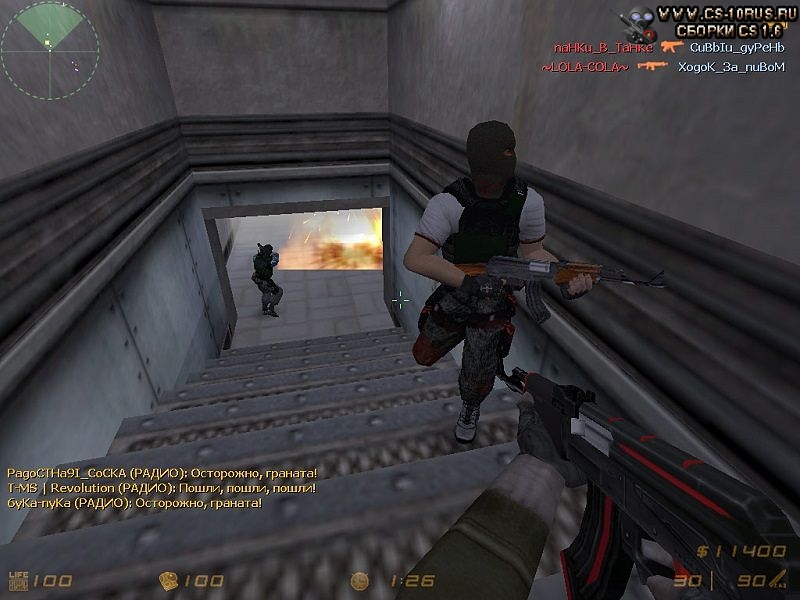The image size is (800, 600).
Task: Click PagoCTHa9I_CoCKA's grenade warning chat line
Action: click(161, 472)
